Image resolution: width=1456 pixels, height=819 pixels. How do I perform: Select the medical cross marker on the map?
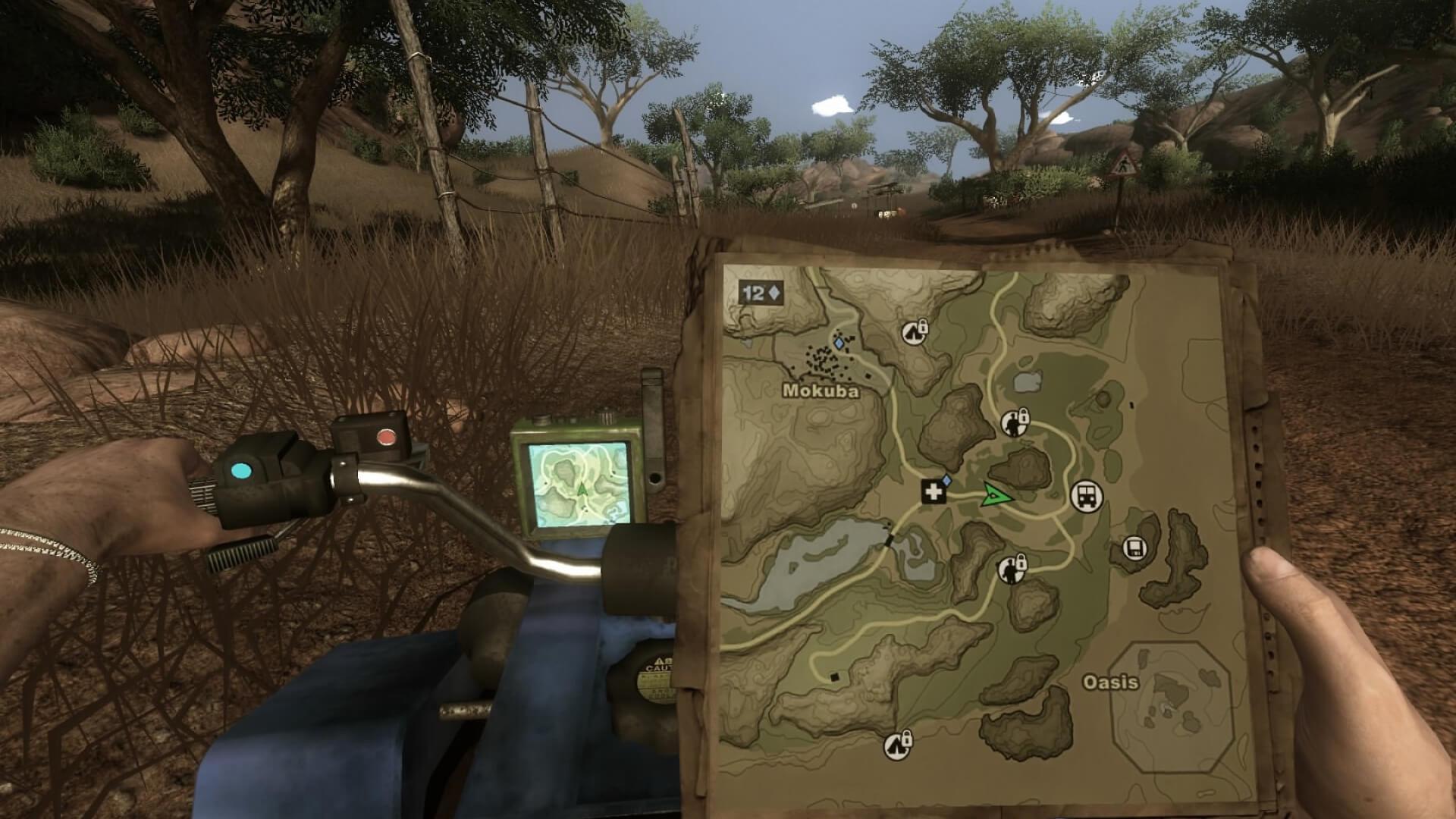pos(934,491)
